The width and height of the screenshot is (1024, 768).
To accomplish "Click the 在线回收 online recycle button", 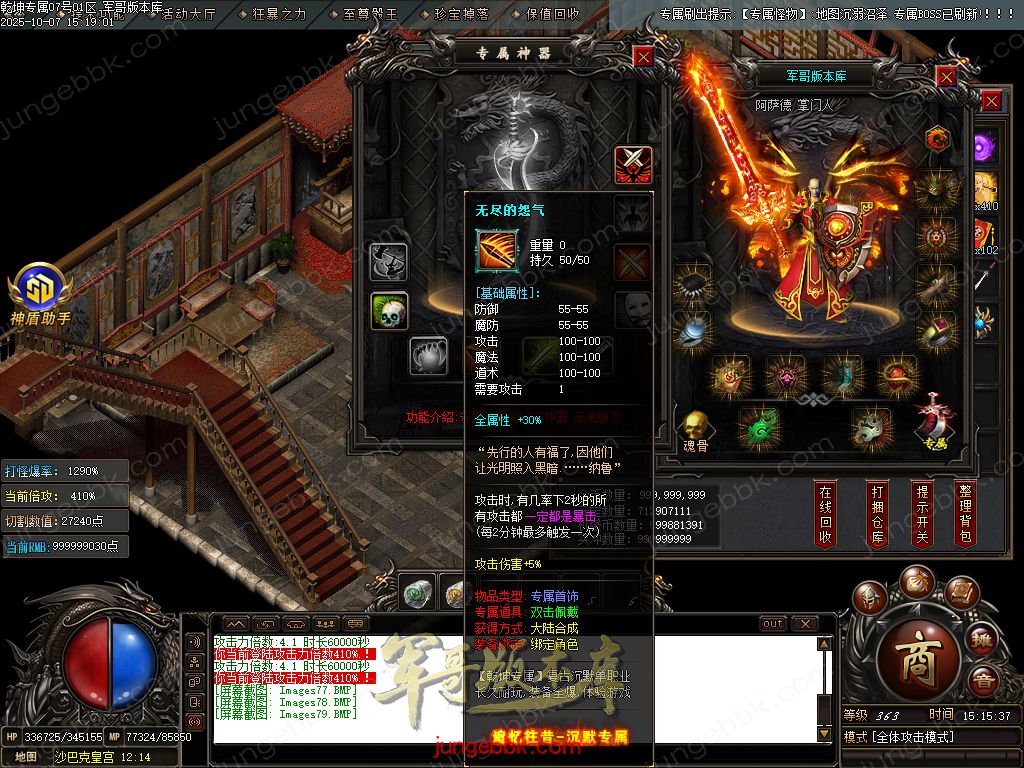I will pyautogui.click(x=825, y=514).
